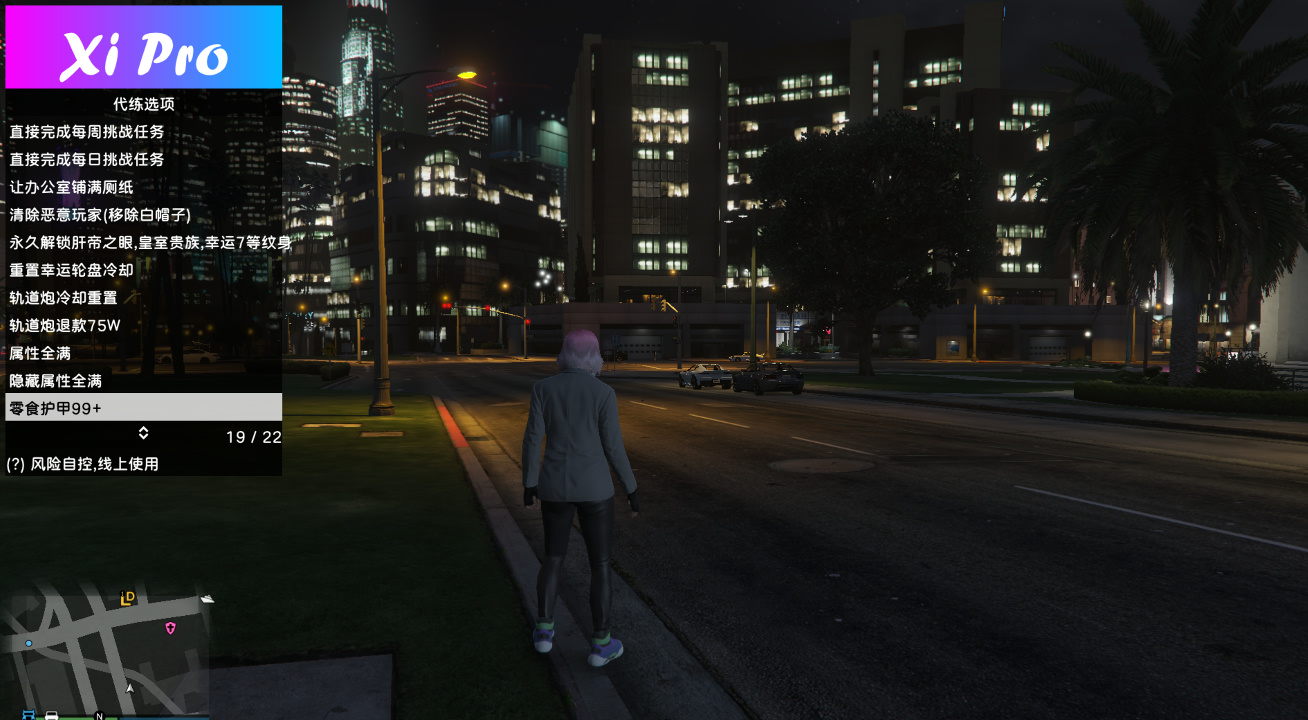Click the green health bar under the minimap
This screenshot has width=1308, height=720.
pyautogui.click(x=70, y=716)
